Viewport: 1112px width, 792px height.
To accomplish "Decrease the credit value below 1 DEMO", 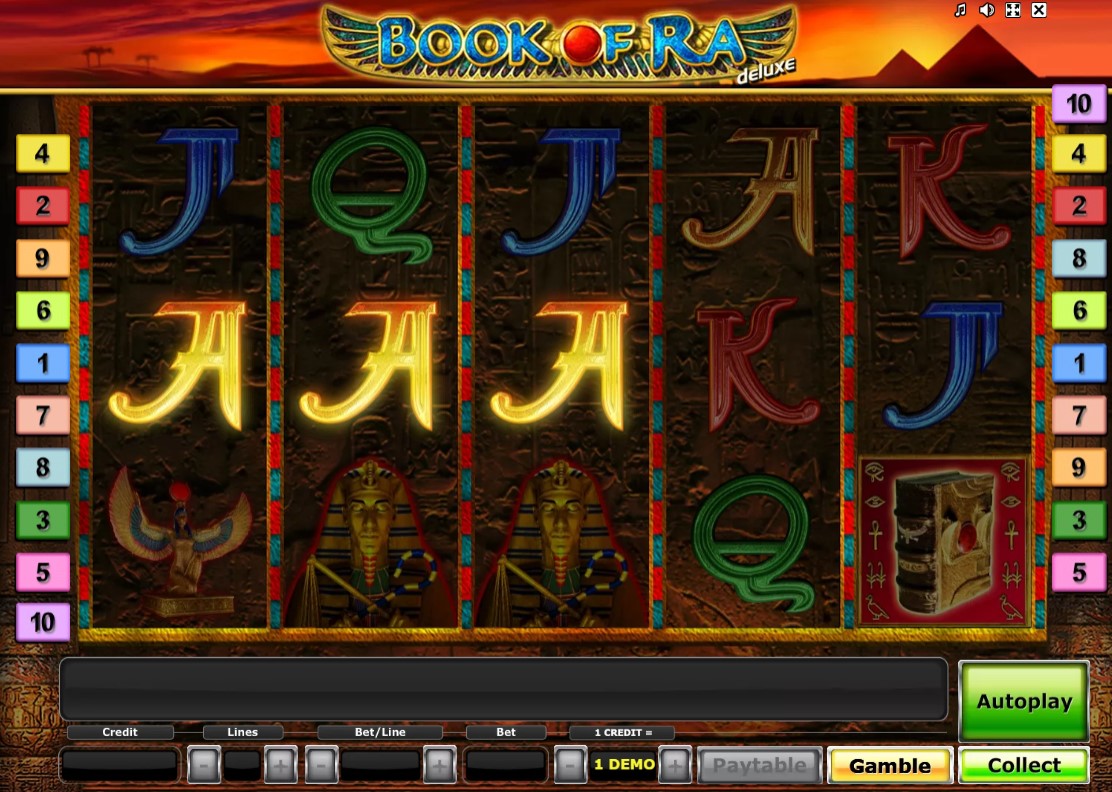I will [570, 766].
